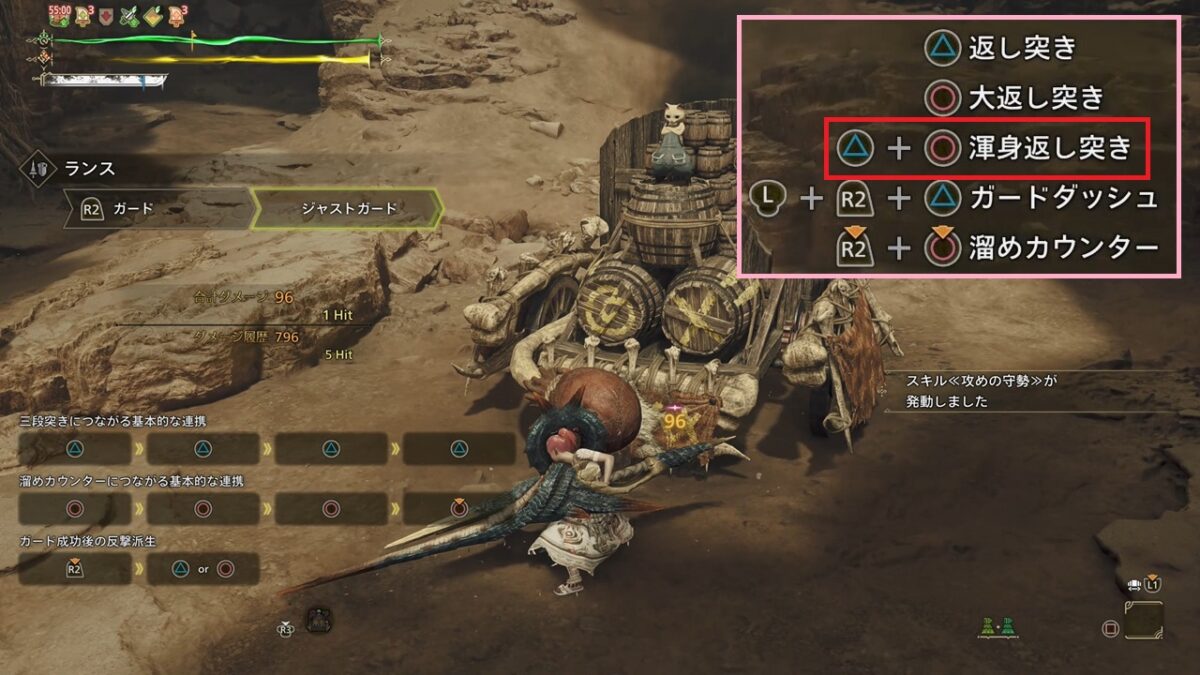1200x675 pixels.
Task: Select the ジャストガード tab
Action: [x=349, y=209]
